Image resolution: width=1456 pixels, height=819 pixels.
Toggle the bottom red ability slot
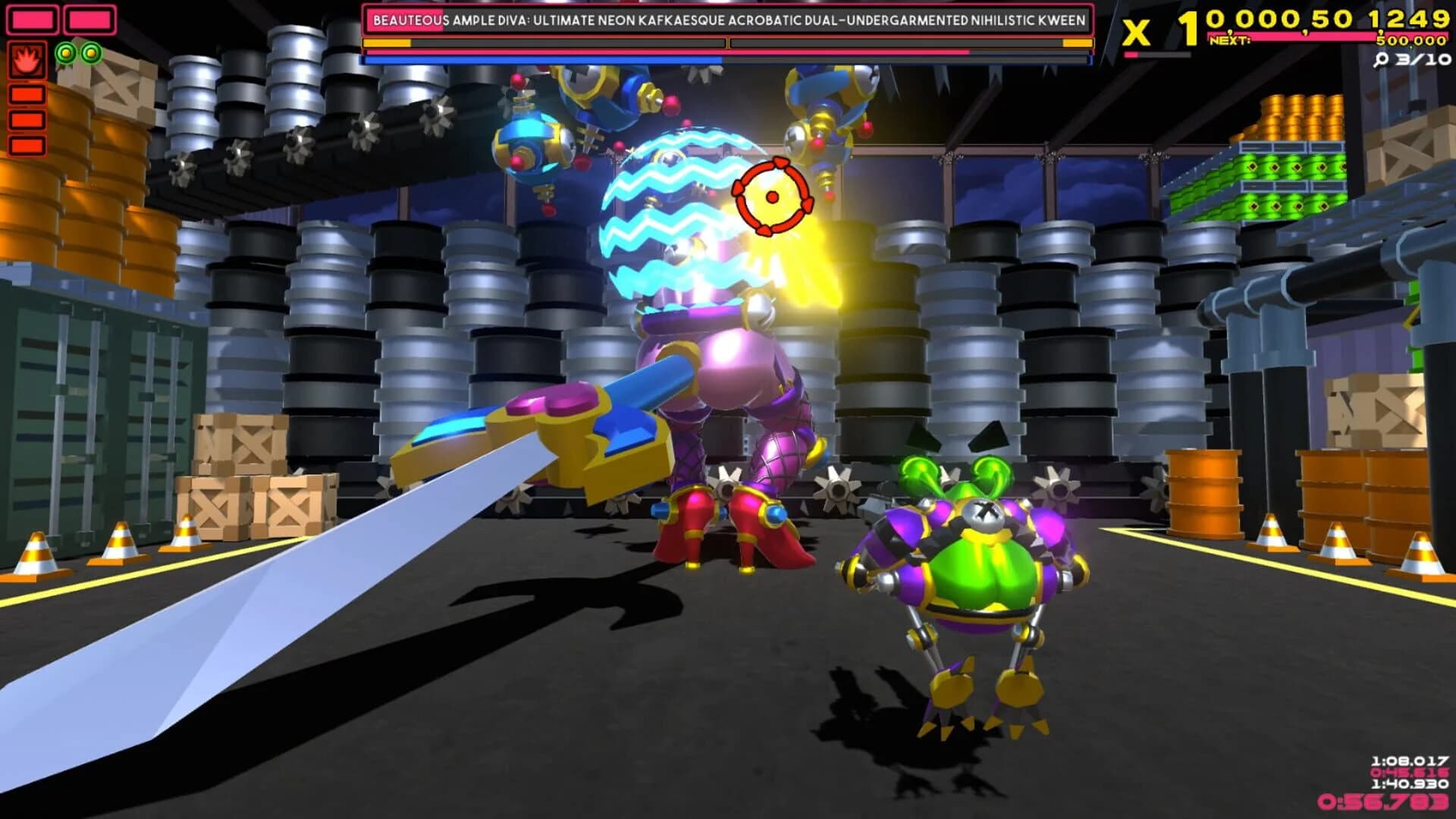pos(27,146)
